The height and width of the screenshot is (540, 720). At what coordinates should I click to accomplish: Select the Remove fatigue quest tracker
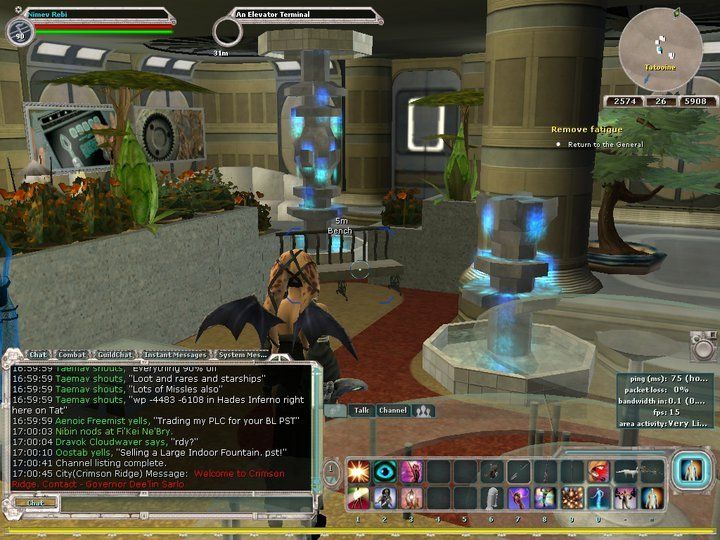(586, 130)
